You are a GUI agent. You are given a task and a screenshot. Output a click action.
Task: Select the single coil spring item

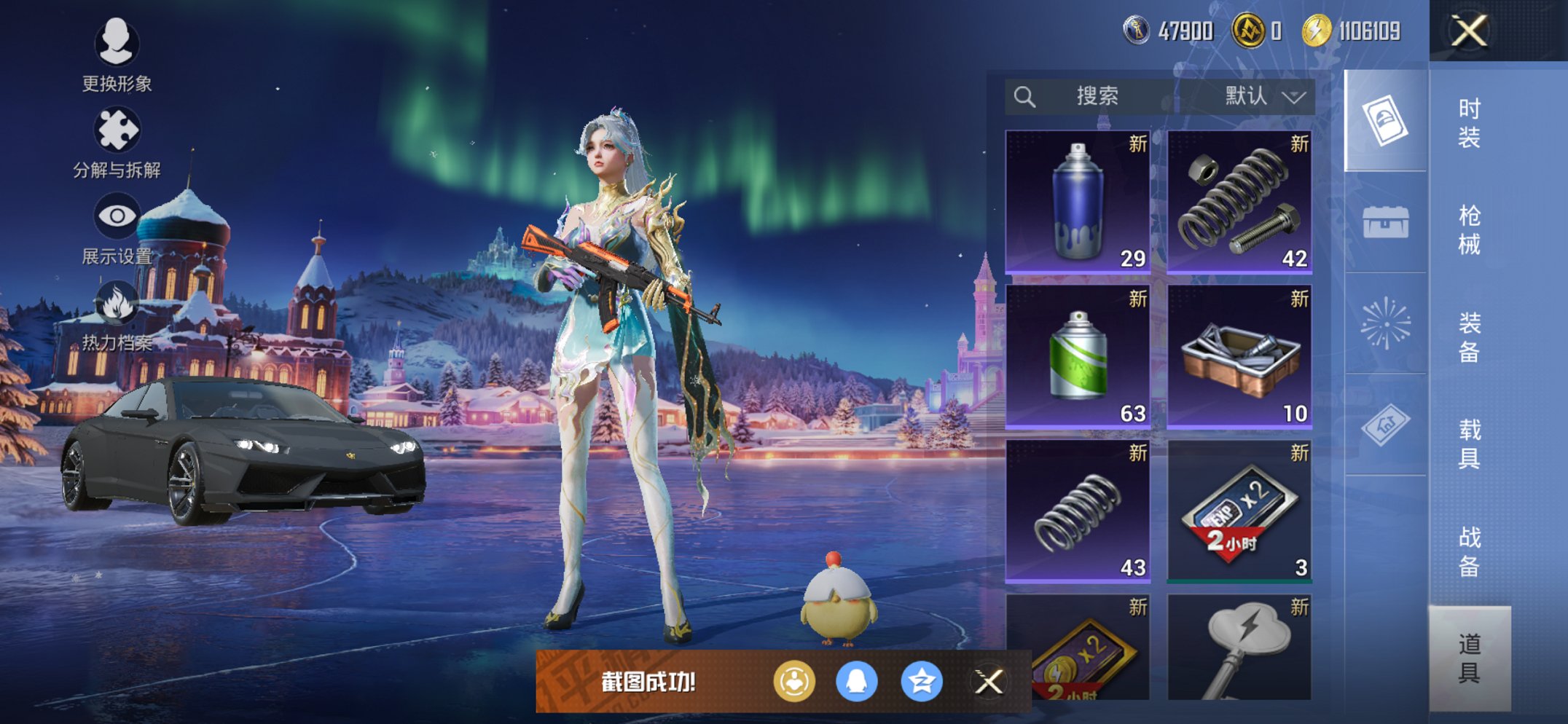[1078, 511]
